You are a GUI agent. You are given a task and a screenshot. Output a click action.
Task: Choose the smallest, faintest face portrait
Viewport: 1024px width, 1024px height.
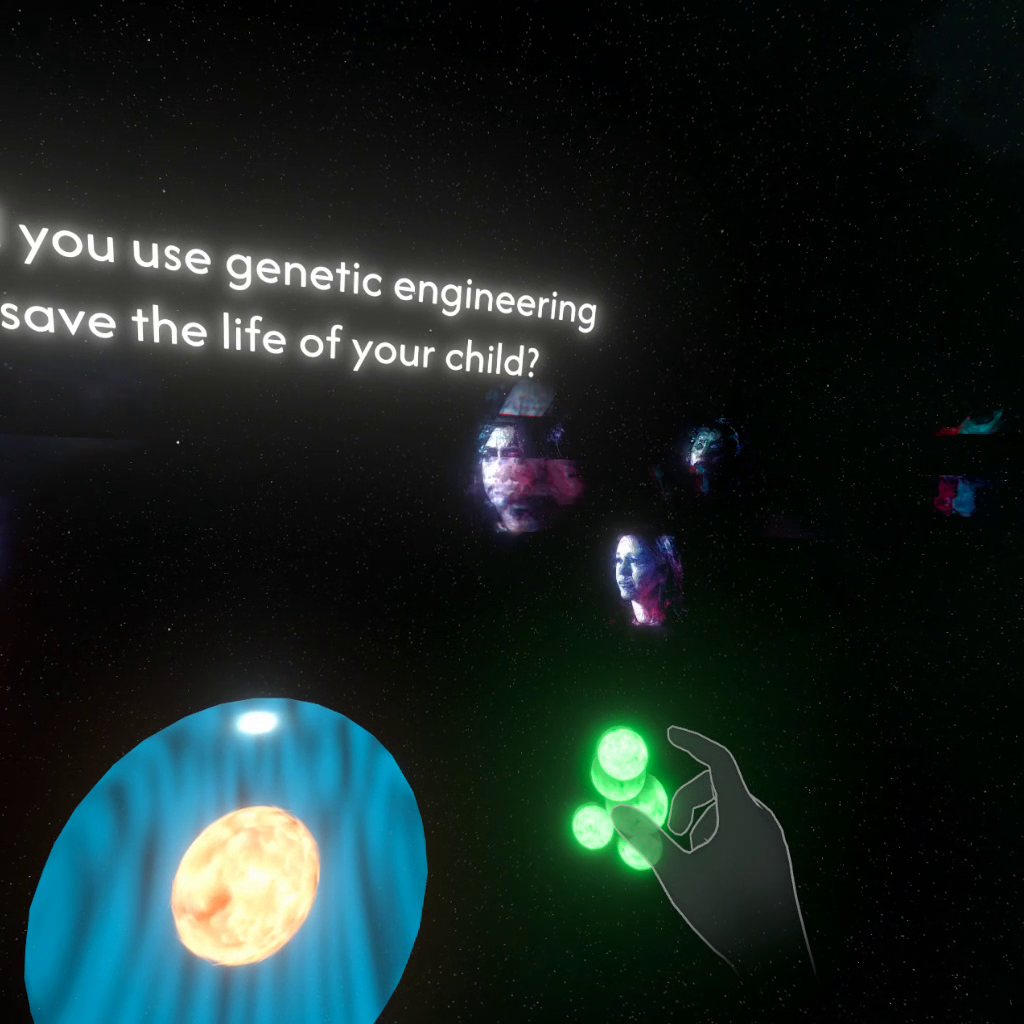click(711, 452)
